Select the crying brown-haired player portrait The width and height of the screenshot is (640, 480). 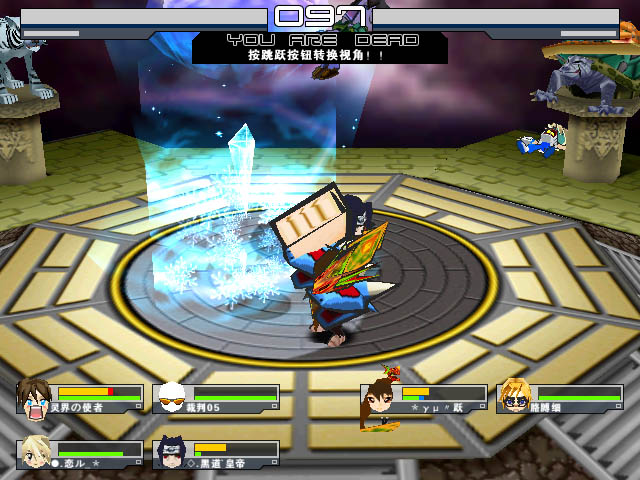click(x=36, y=398)
